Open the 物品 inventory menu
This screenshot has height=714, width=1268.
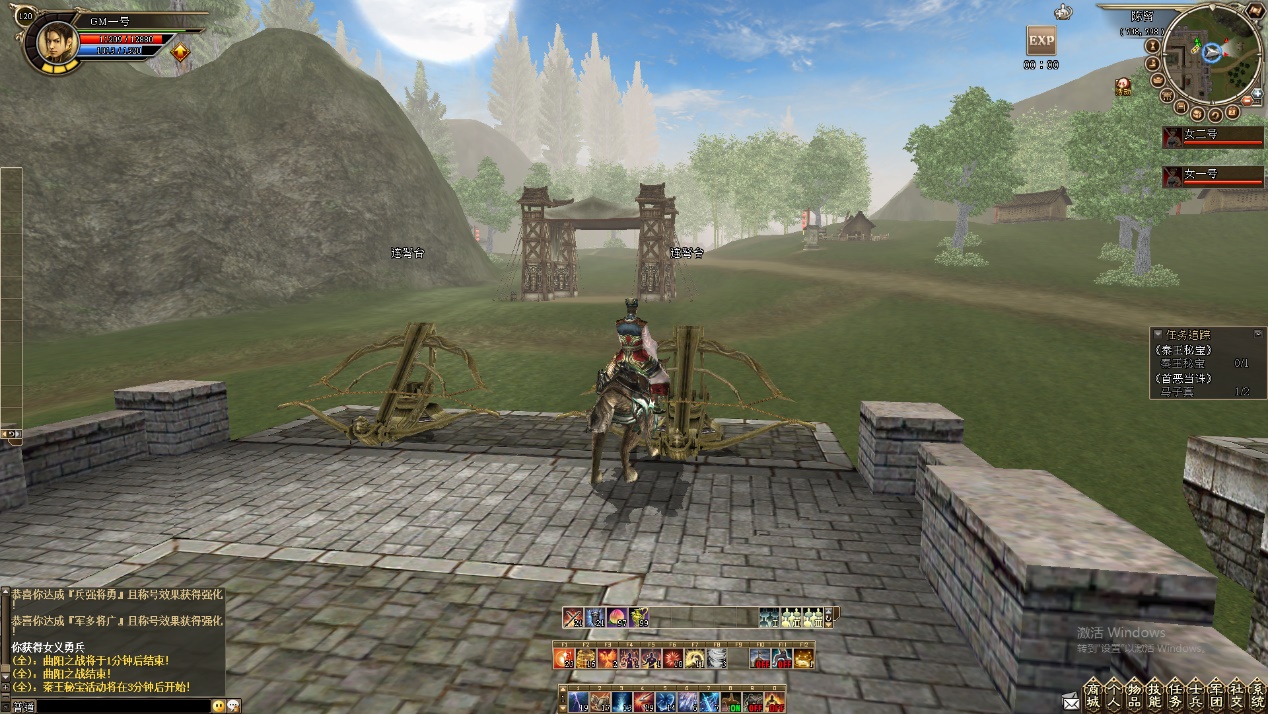(x=1134, y=695)
